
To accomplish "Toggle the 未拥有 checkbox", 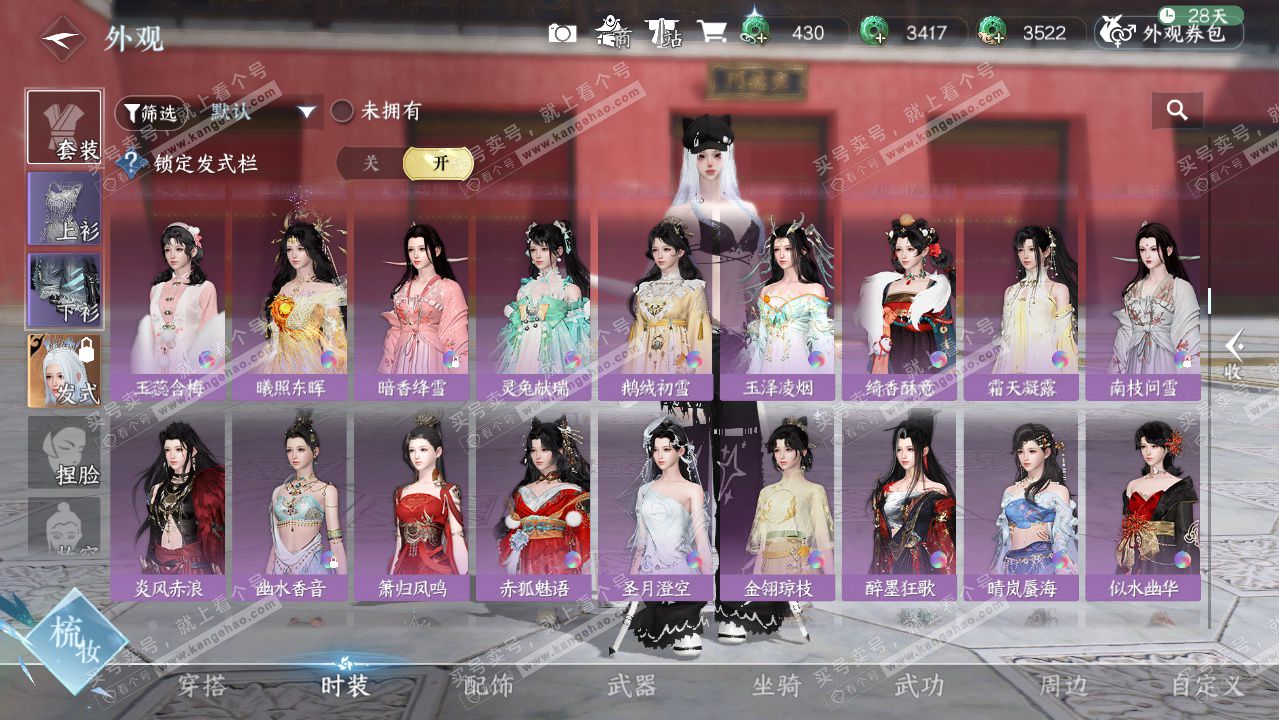I will [x=343, y=111].
